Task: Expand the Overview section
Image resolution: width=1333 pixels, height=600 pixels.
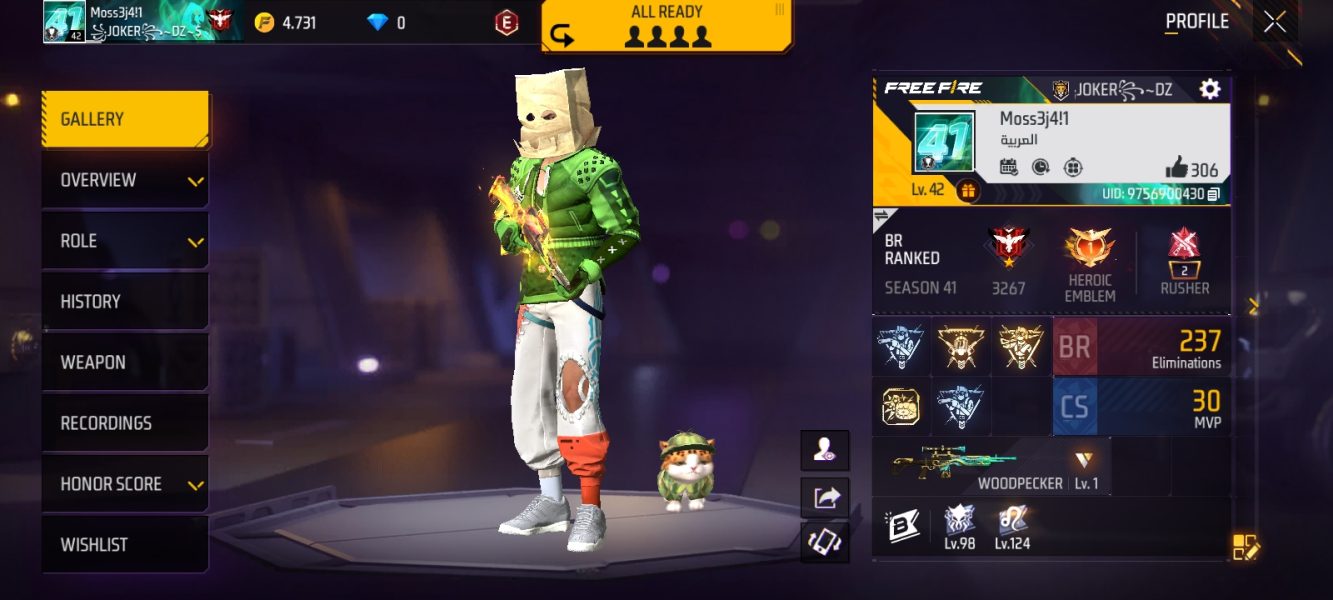Action: (x=125, y=181)
